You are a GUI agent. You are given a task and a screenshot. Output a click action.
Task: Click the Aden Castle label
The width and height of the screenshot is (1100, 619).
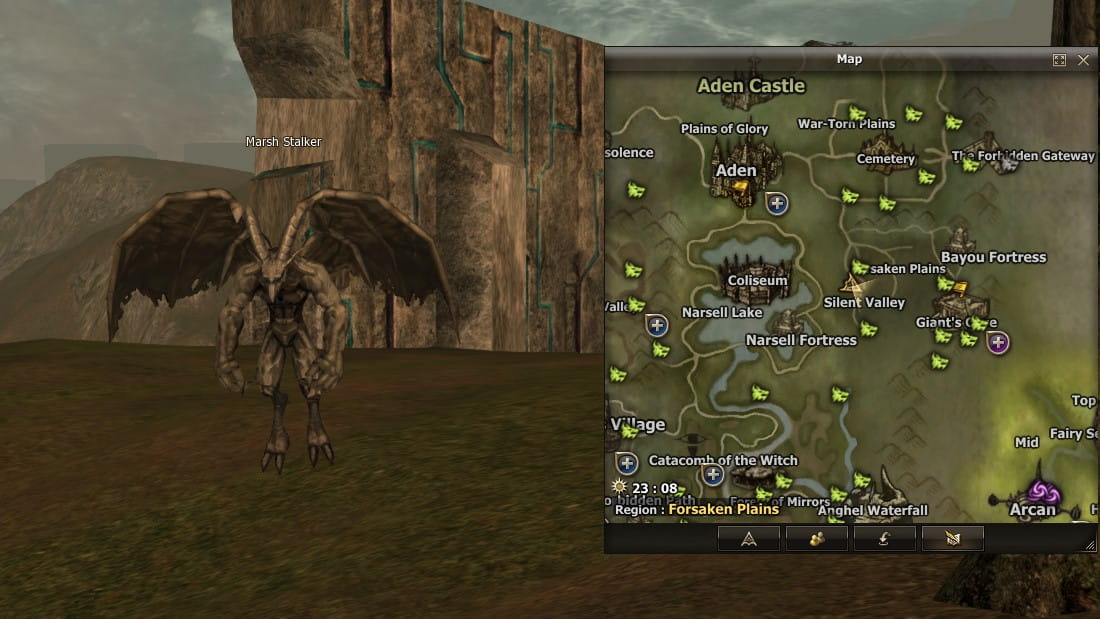pos(750,86)
